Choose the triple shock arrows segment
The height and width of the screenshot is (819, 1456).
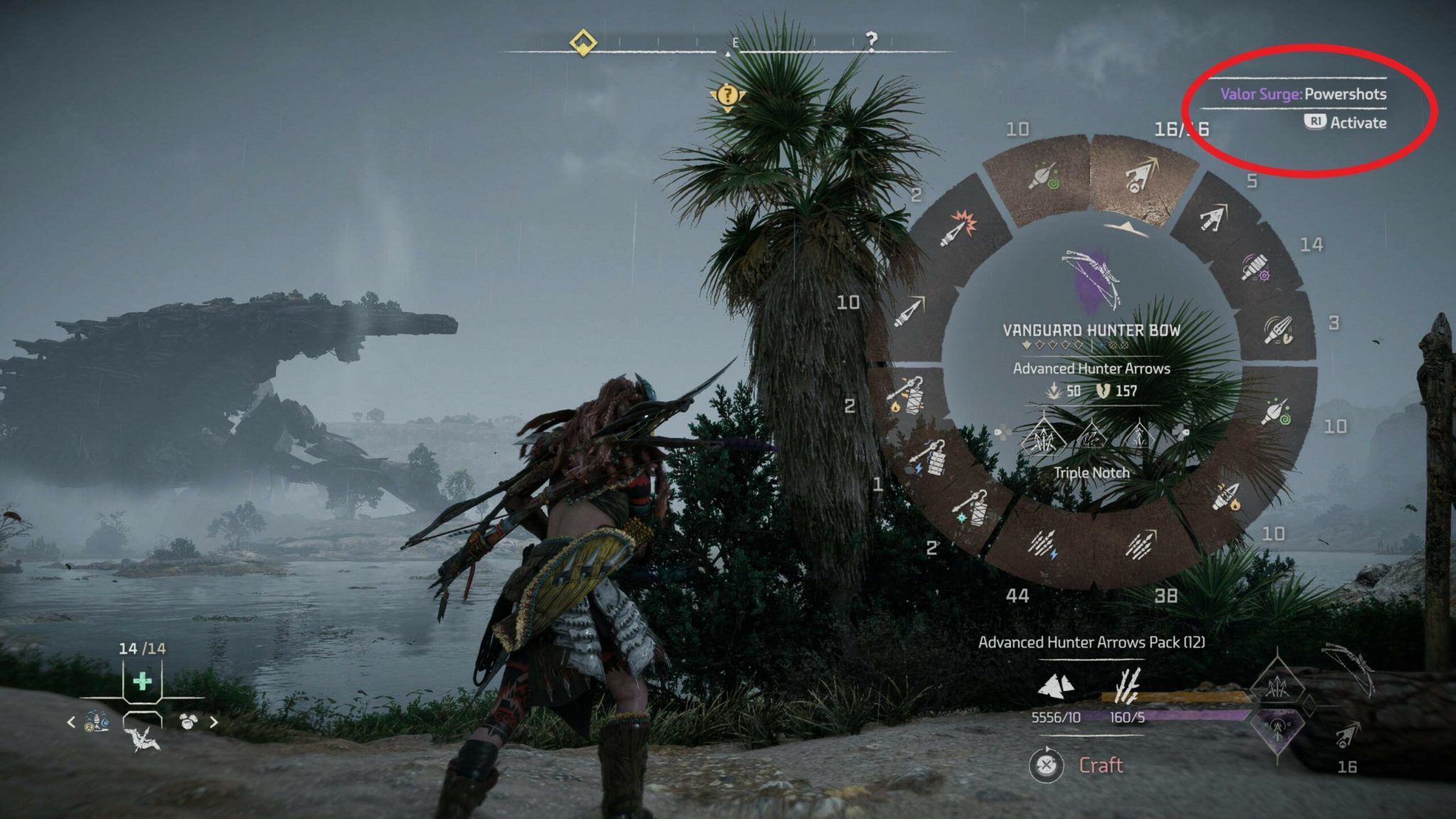tap(1043, 545)
